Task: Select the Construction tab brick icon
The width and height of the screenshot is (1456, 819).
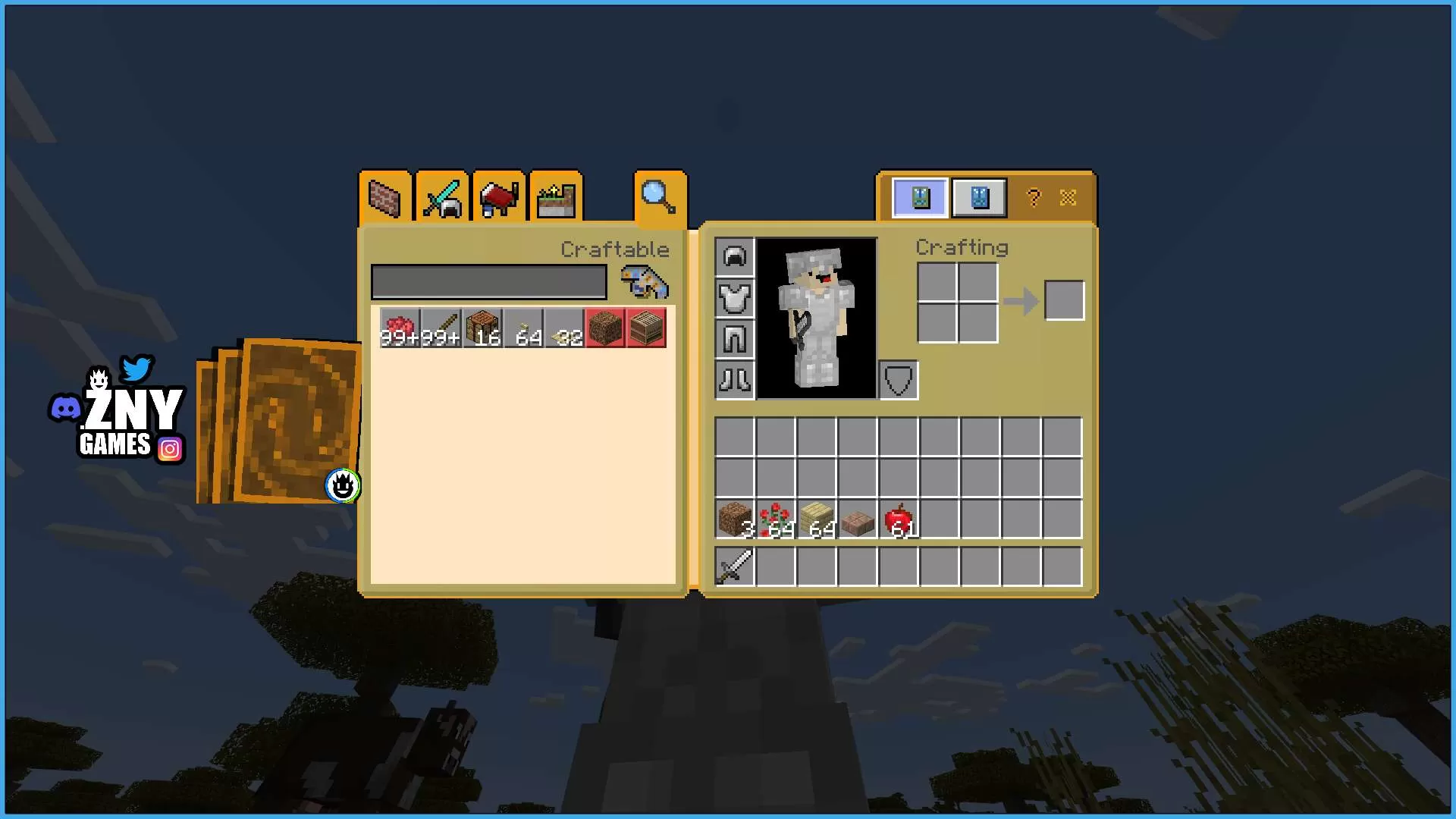Action: tap(384, 198)
